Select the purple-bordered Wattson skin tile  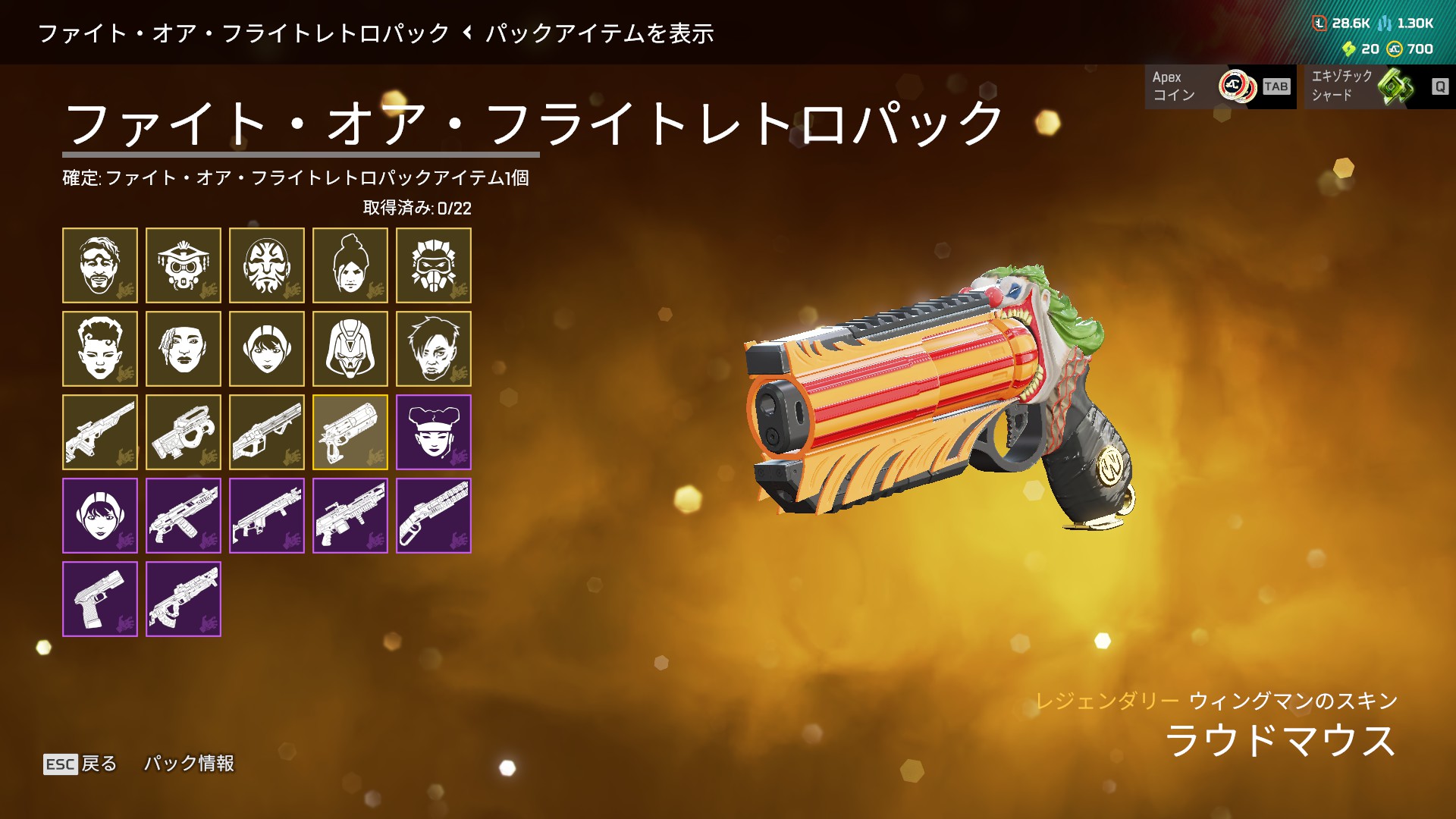pos(99,516)
